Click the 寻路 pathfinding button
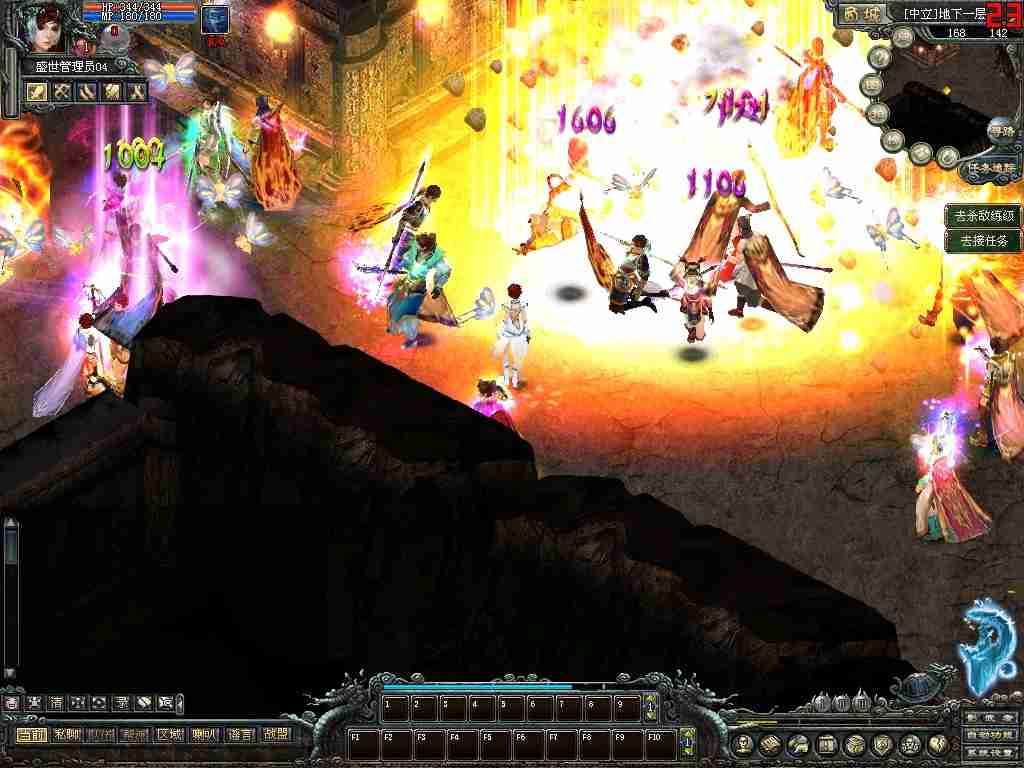This screenshot has height=768, width=1024. click(999, 131)
